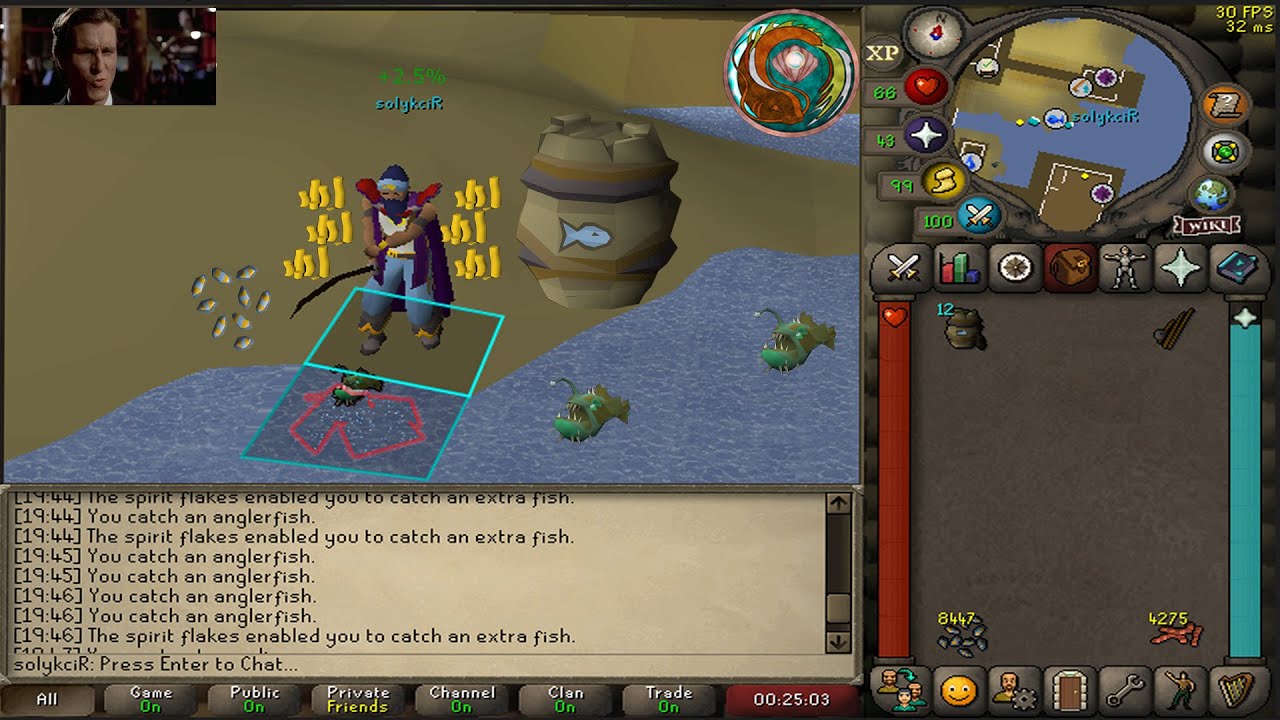The width and height of the screenshot is (1280, 720).
Task: Toggle run energy orb
Action: pos(942,181)
